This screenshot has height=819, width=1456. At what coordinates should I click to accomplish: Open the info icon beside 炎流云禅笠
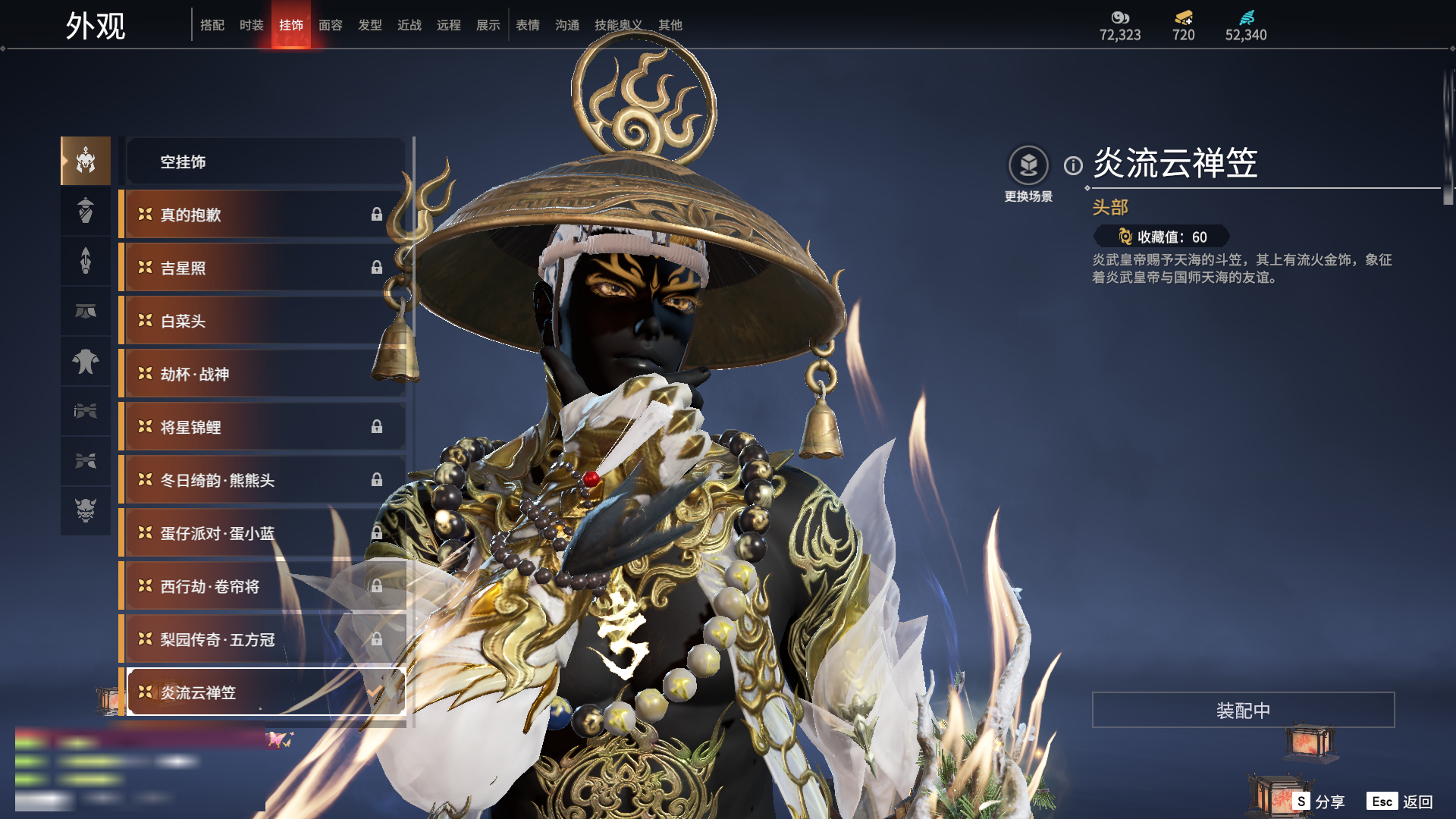click(1073, 165)
